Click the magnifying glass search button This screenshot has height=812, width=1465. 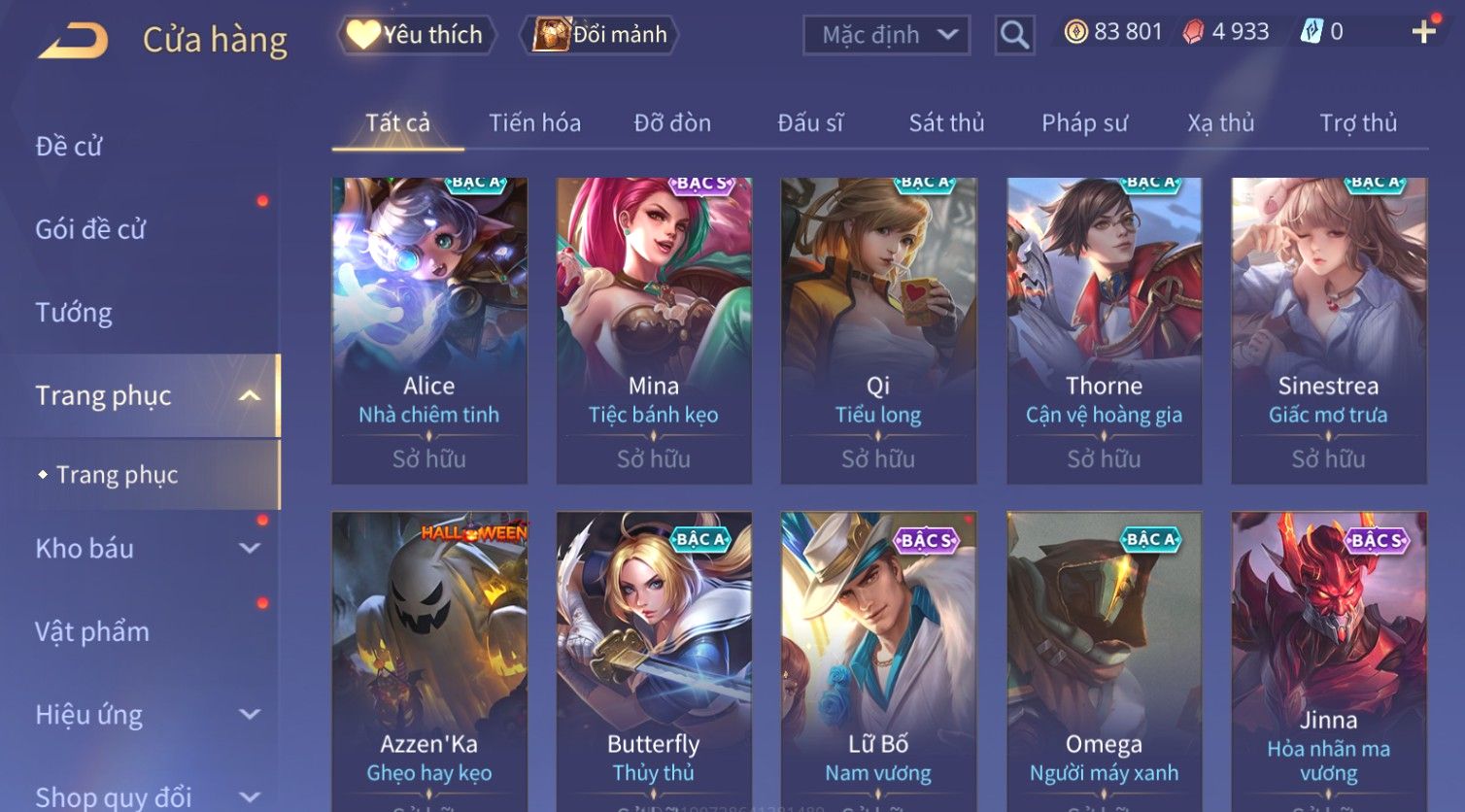click(1014, 36)
